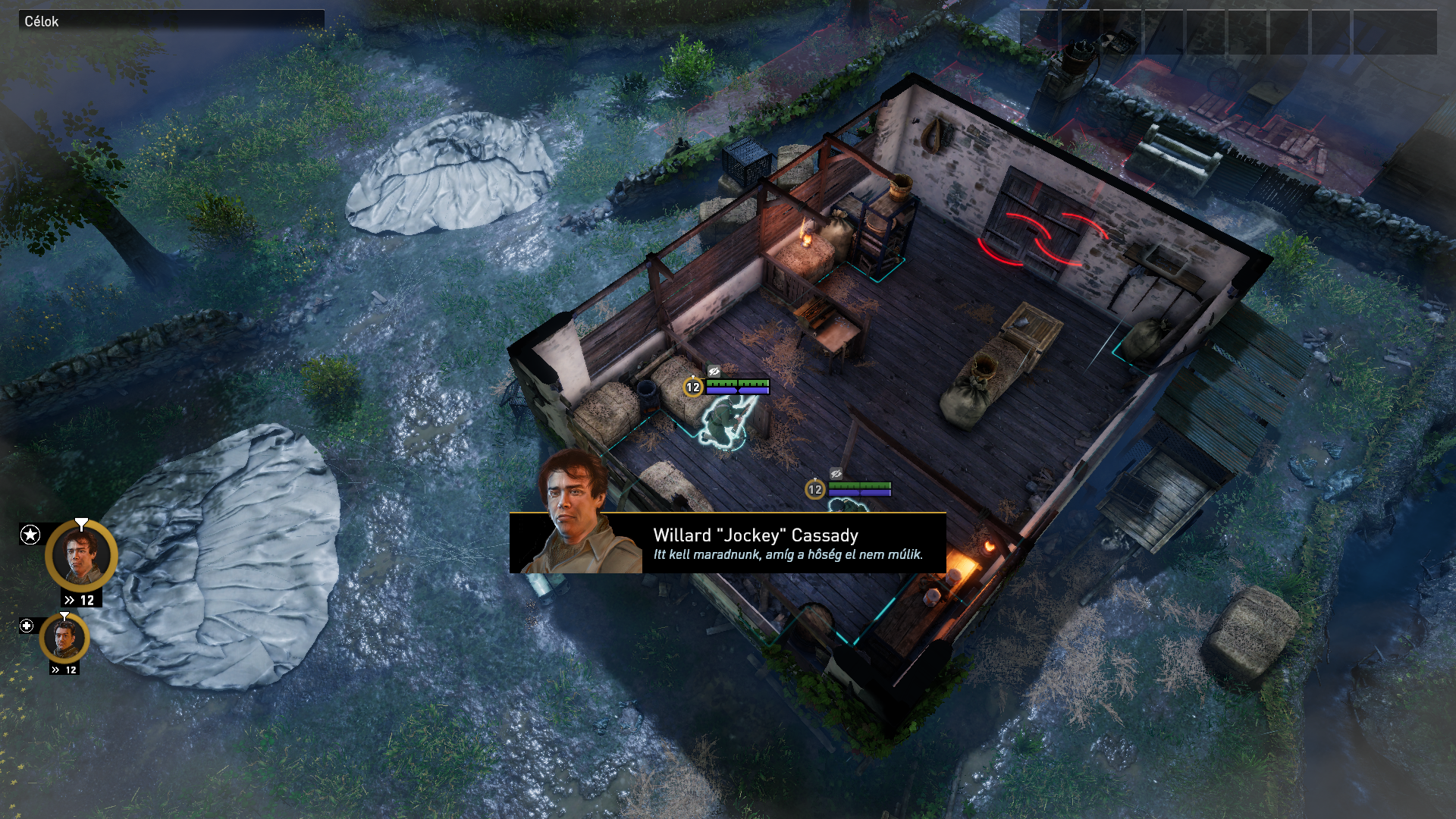Select Willard Cassady's large squad portrait
The image size is (1456, 819).
pyautogui.click(x=81, y=556)
